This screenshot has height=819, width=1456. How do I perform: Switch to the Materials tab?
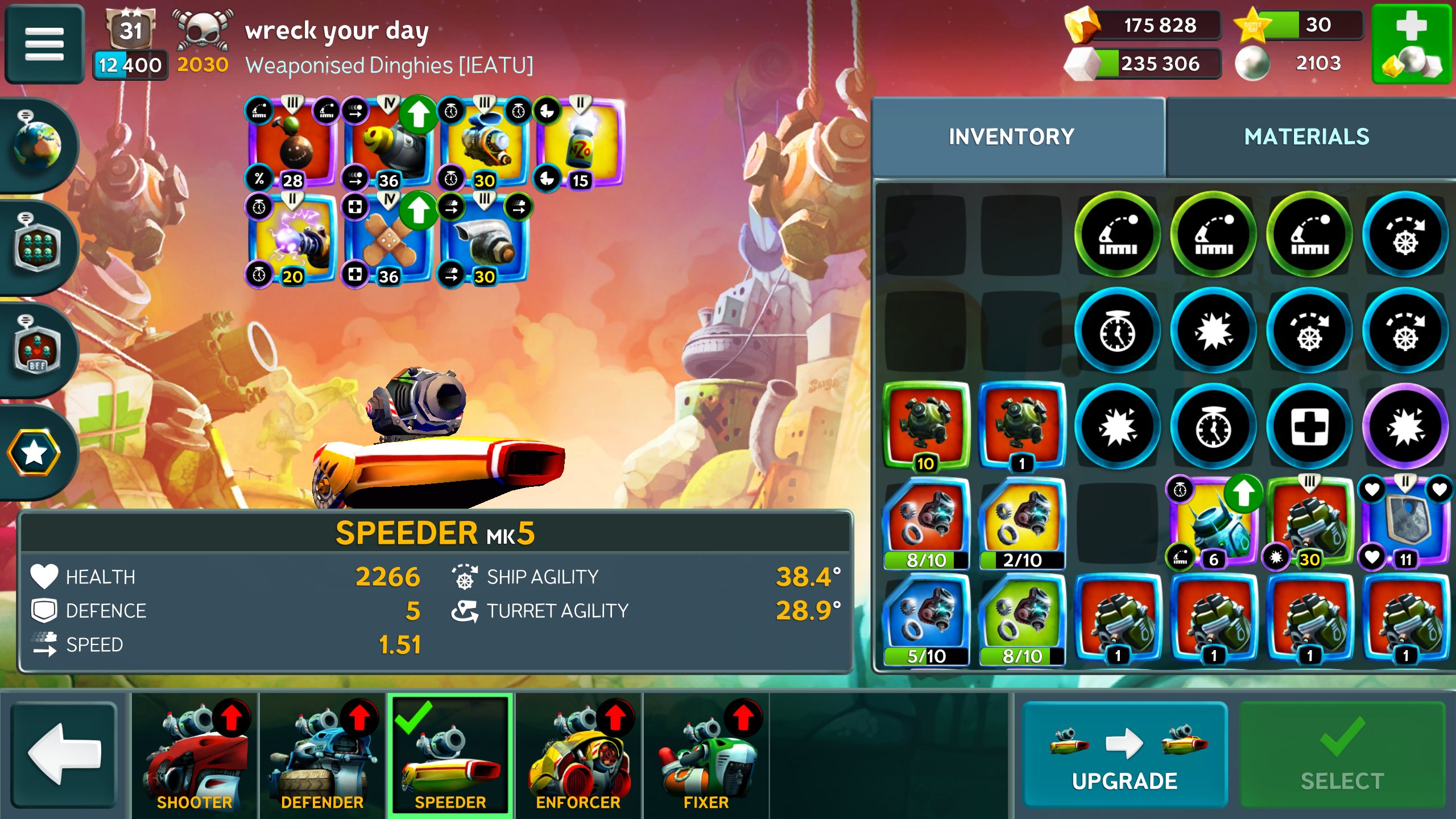[1306, 137]
